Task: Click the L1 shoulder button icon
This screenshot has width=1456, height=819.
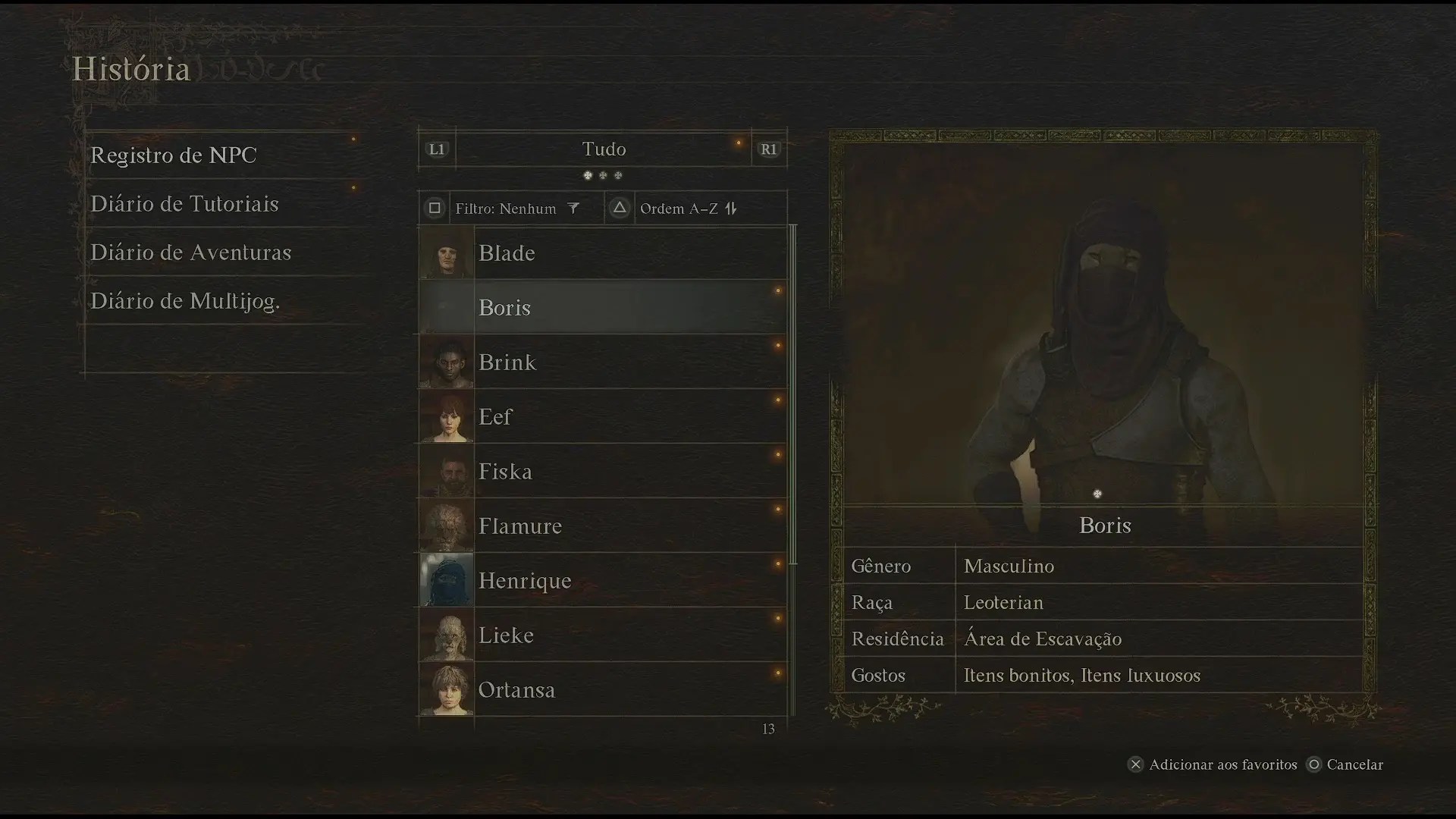Action: coord(437,149)
